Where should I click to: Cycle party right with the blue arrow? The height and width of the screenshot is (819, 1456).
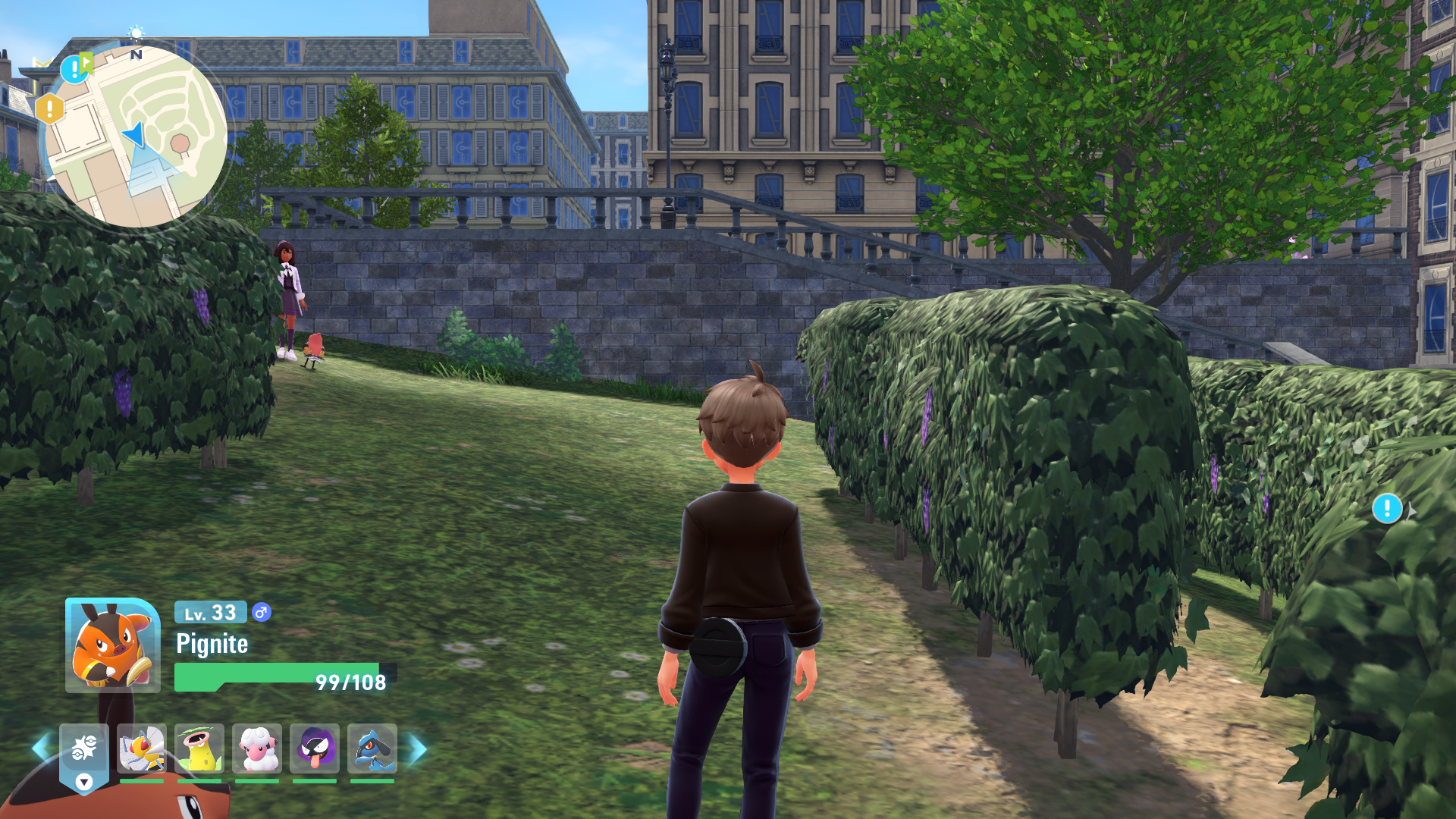click(418, 749)
